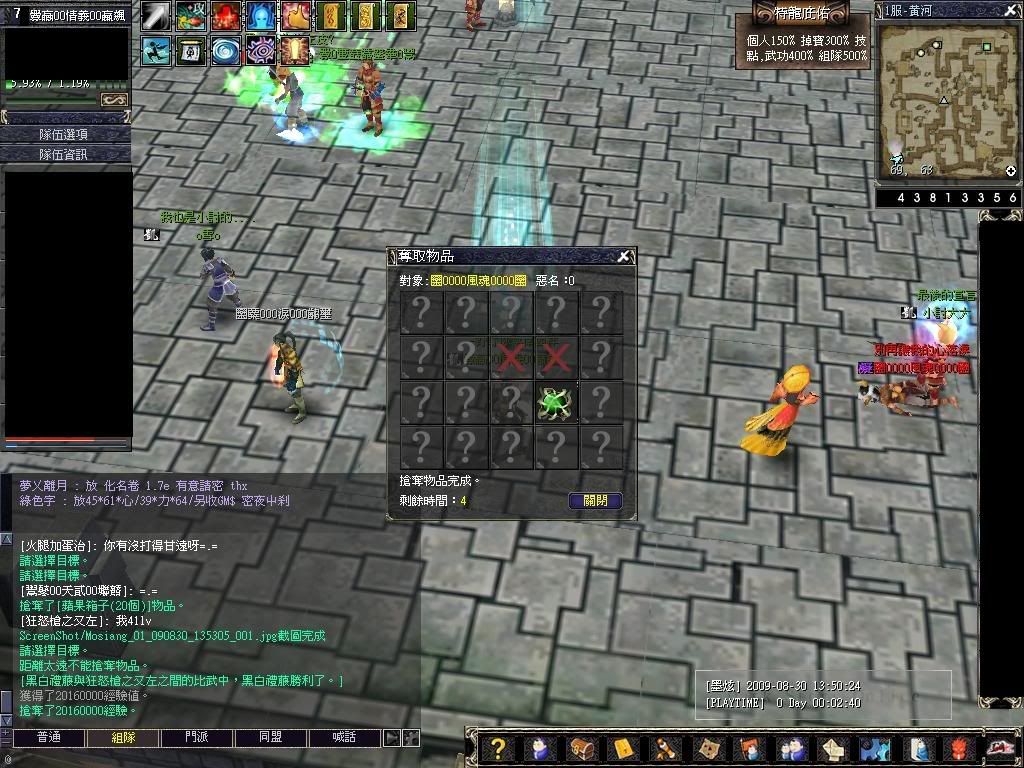1024x768 pixels.
Task: Activate the white arrow skill icon
Action: [x=155, y=16]
